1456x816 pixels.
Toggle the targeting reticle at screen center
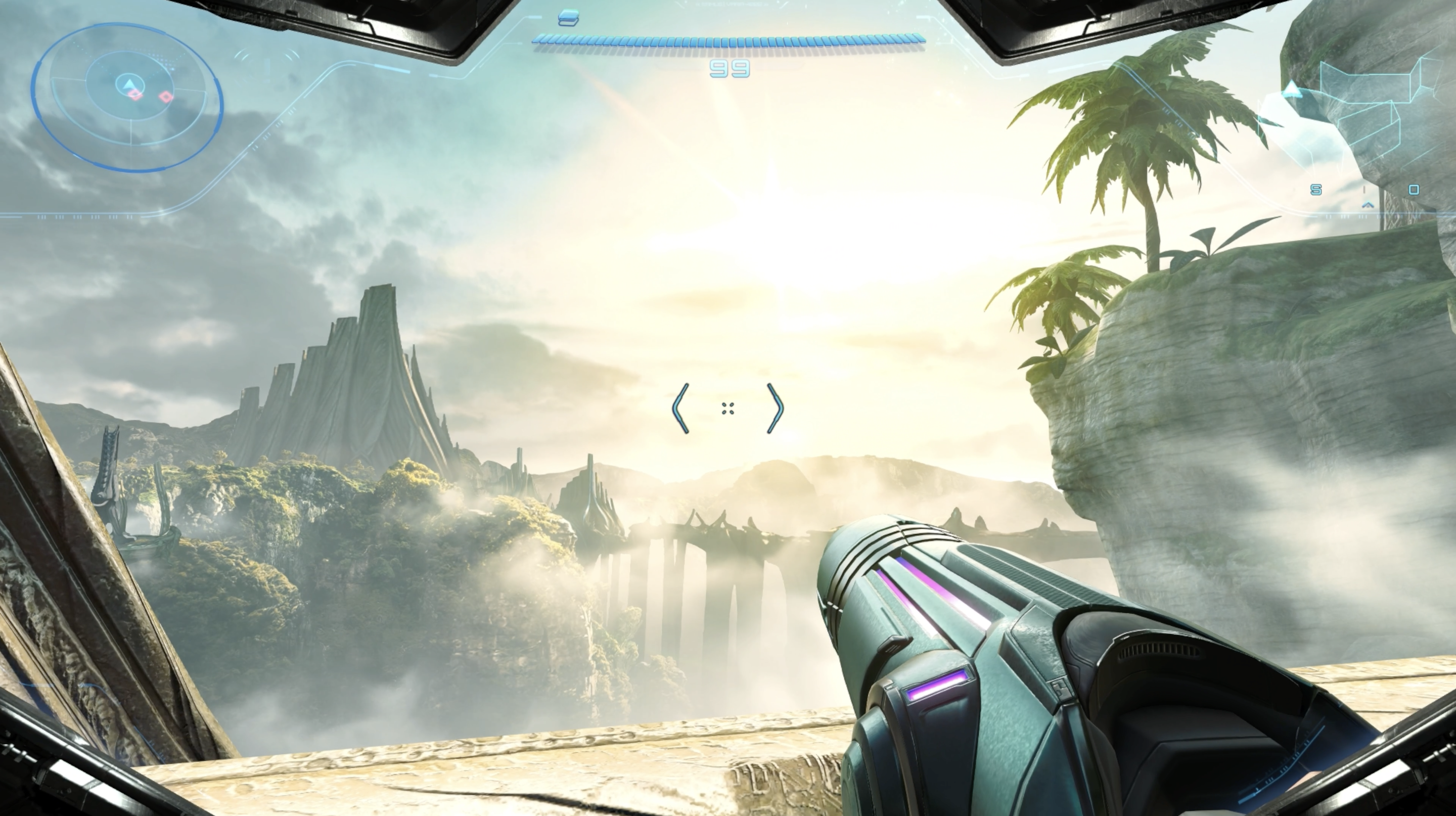point(729,408)
